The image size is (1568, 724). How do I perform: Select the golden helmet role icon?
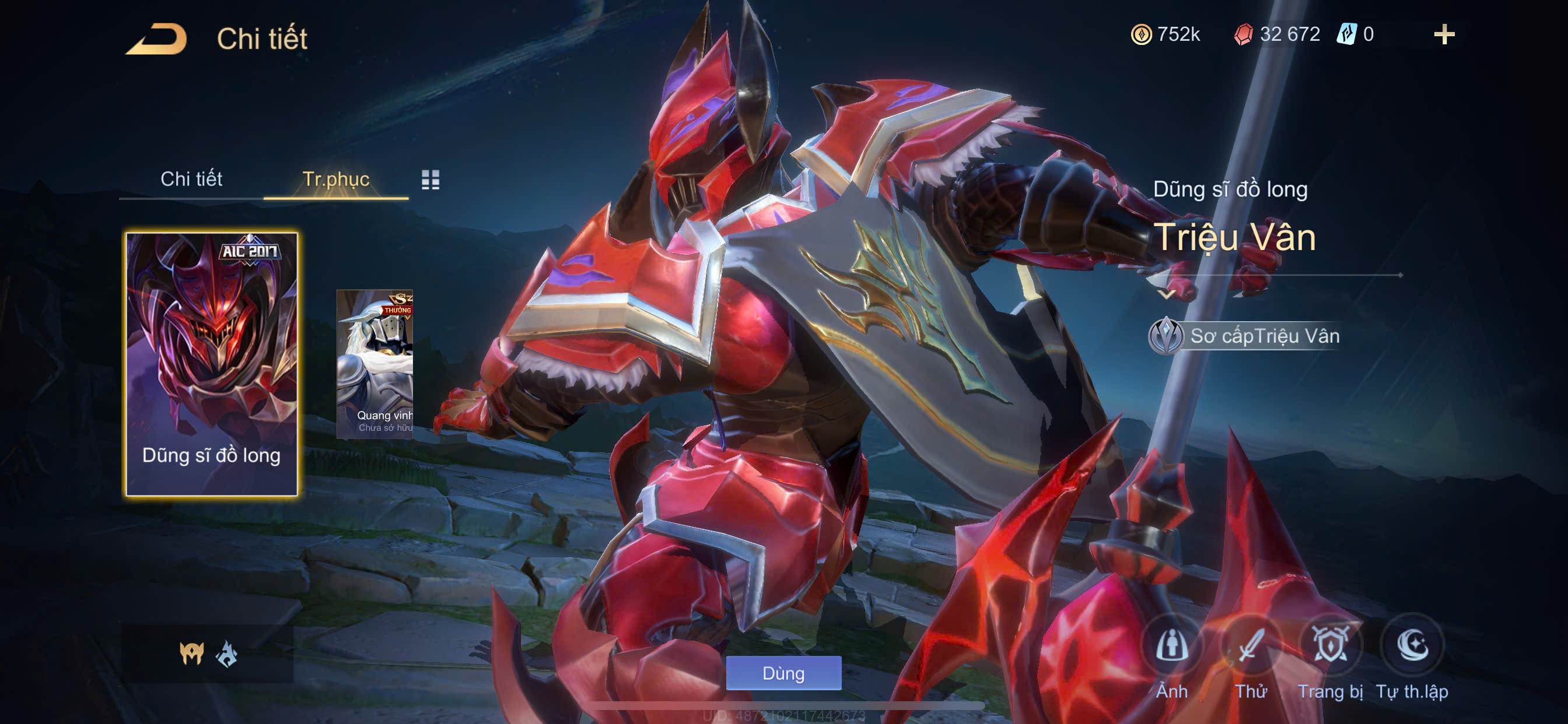click(192, 653)
